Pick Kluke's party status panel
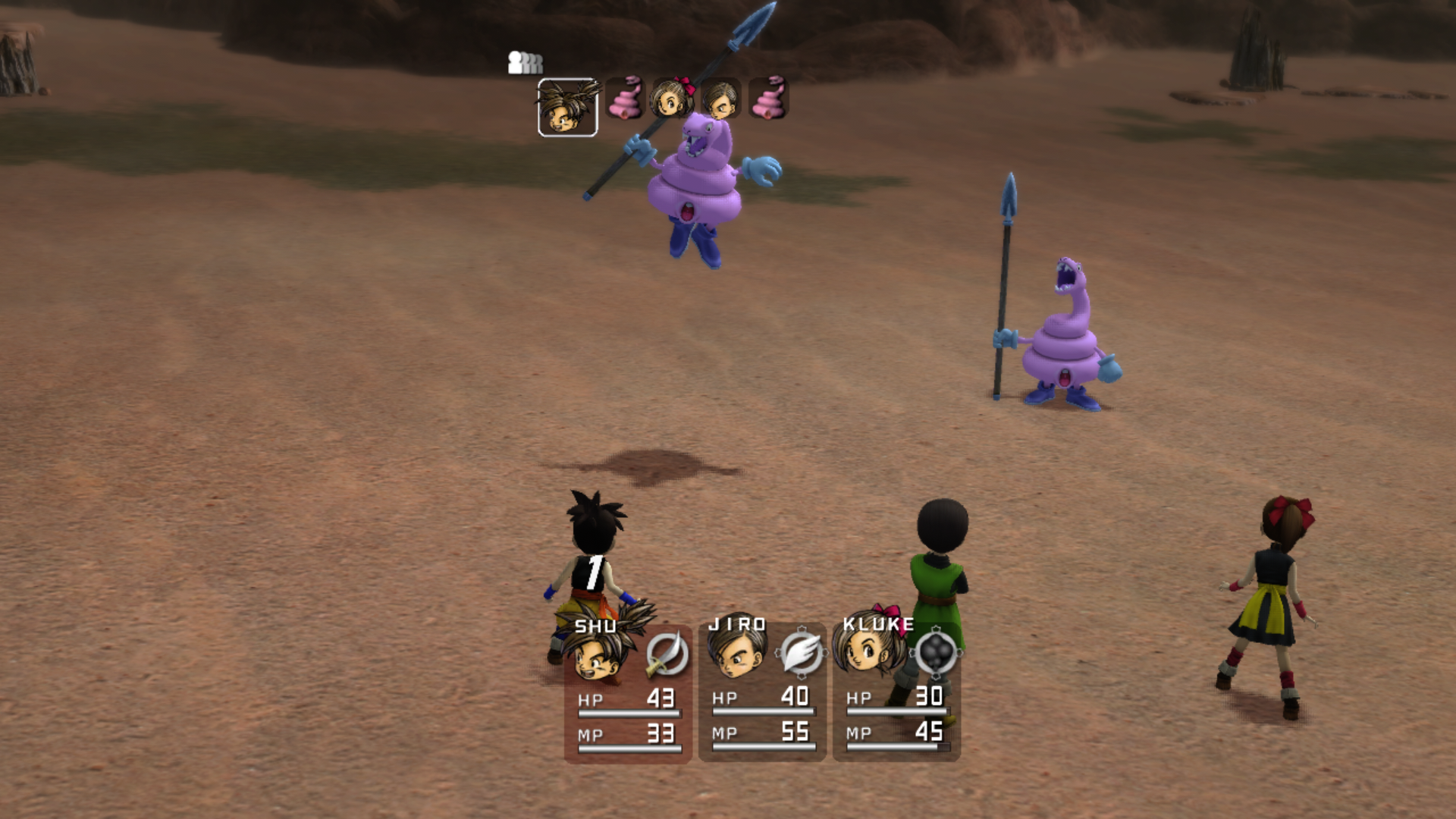 (896, 692)
